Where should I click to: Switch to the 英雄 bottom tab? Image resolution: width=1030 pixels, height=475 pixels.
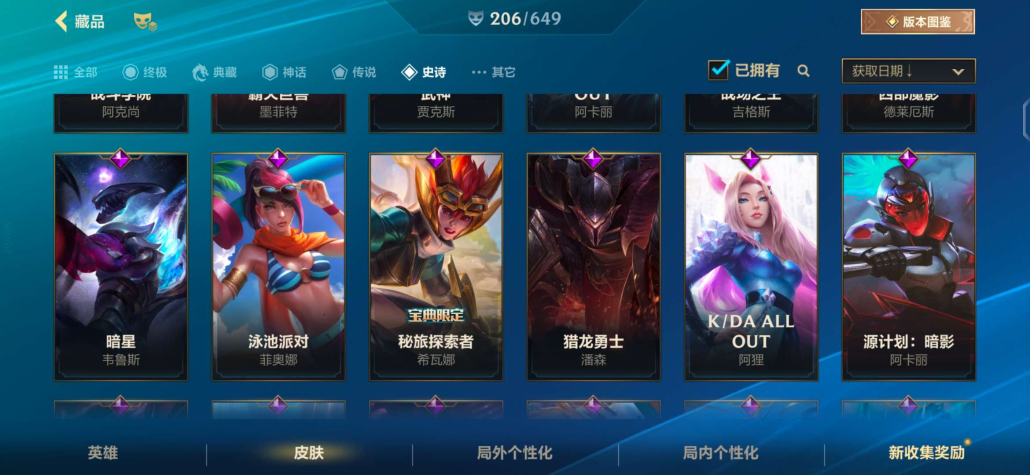click(x=103, y=453)
